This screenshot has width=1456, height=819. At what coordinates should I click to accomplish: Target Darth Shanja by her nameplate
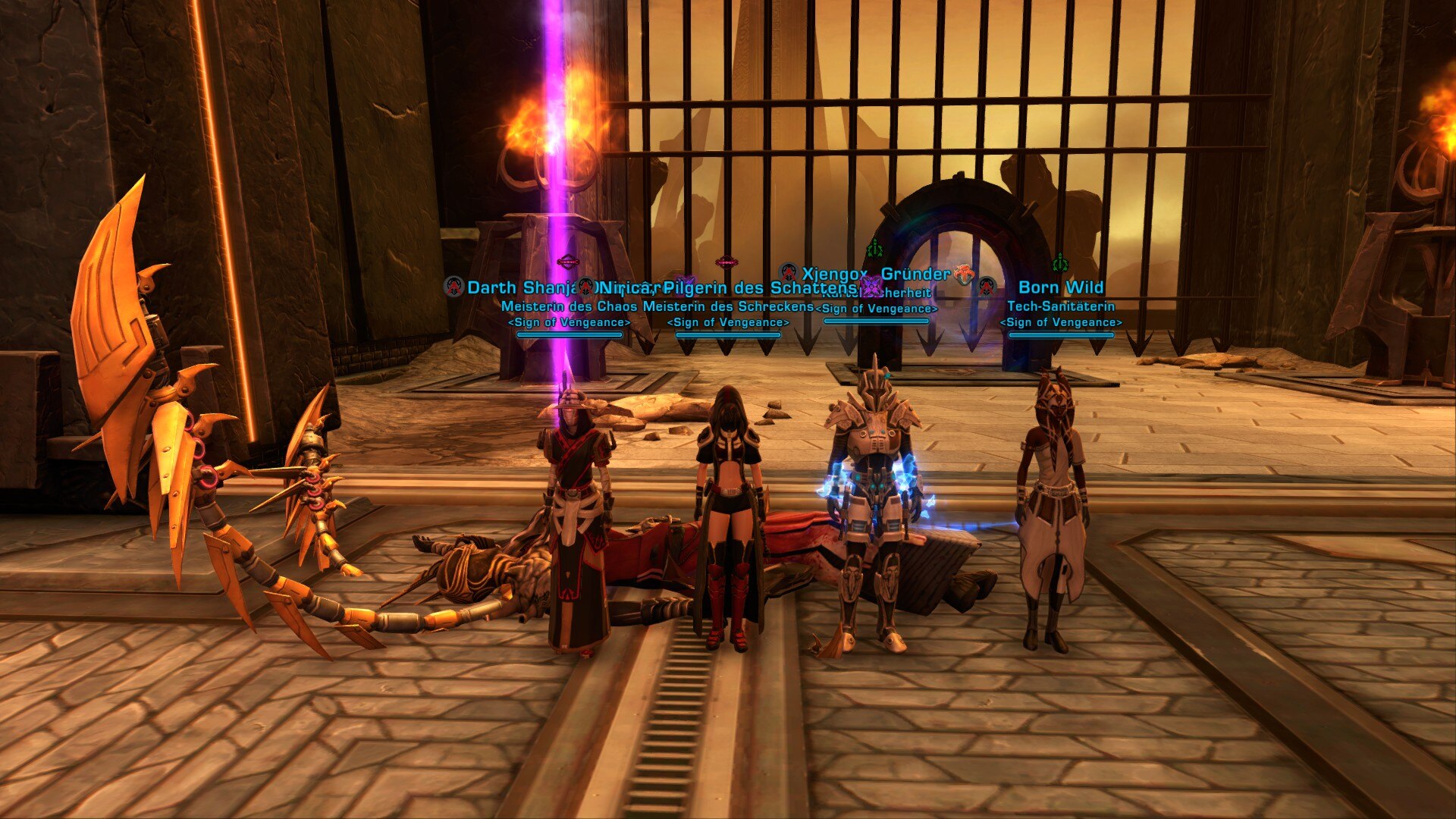pos(517,288)
